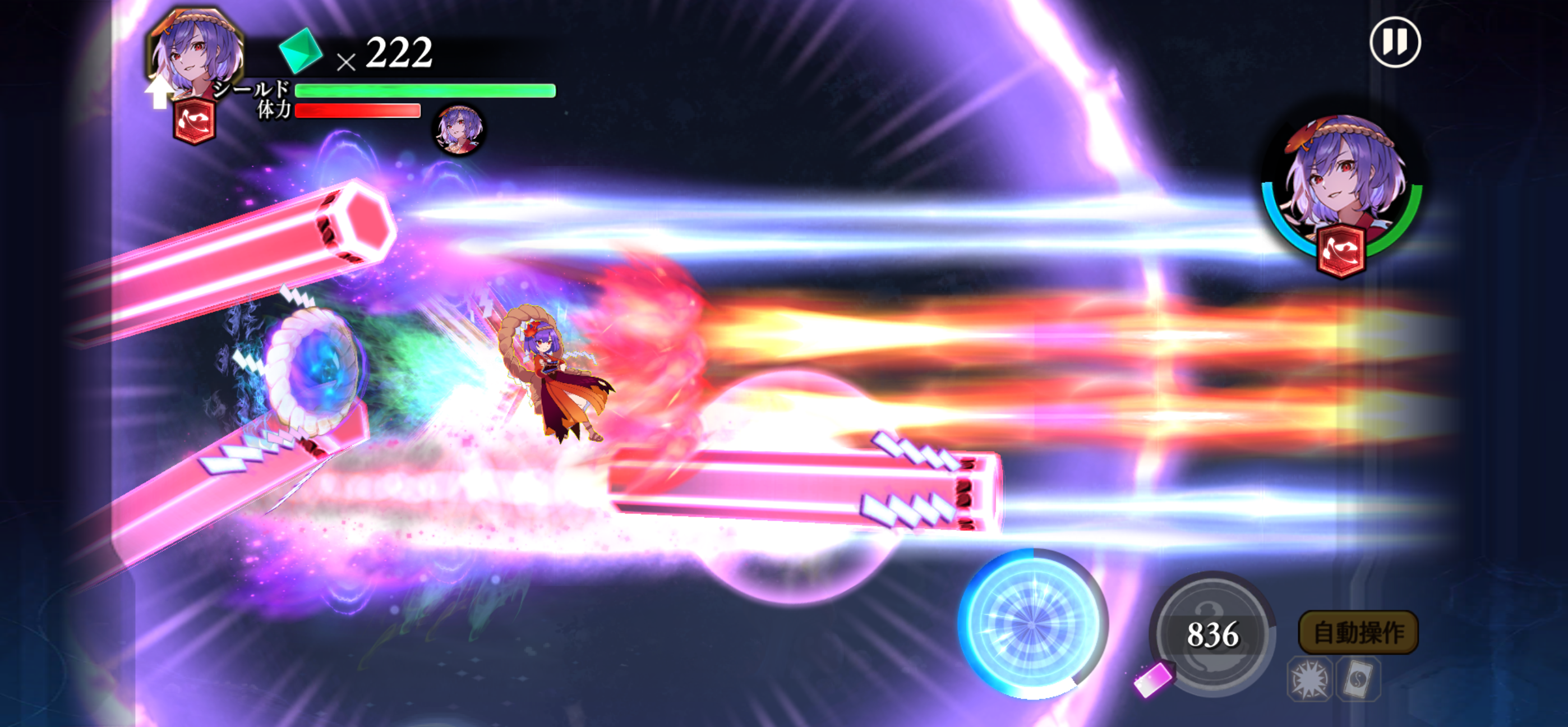Toggle the 自動操作 auto-play button
Screen dimensions: 1568x727
(x=1358, y=633)
